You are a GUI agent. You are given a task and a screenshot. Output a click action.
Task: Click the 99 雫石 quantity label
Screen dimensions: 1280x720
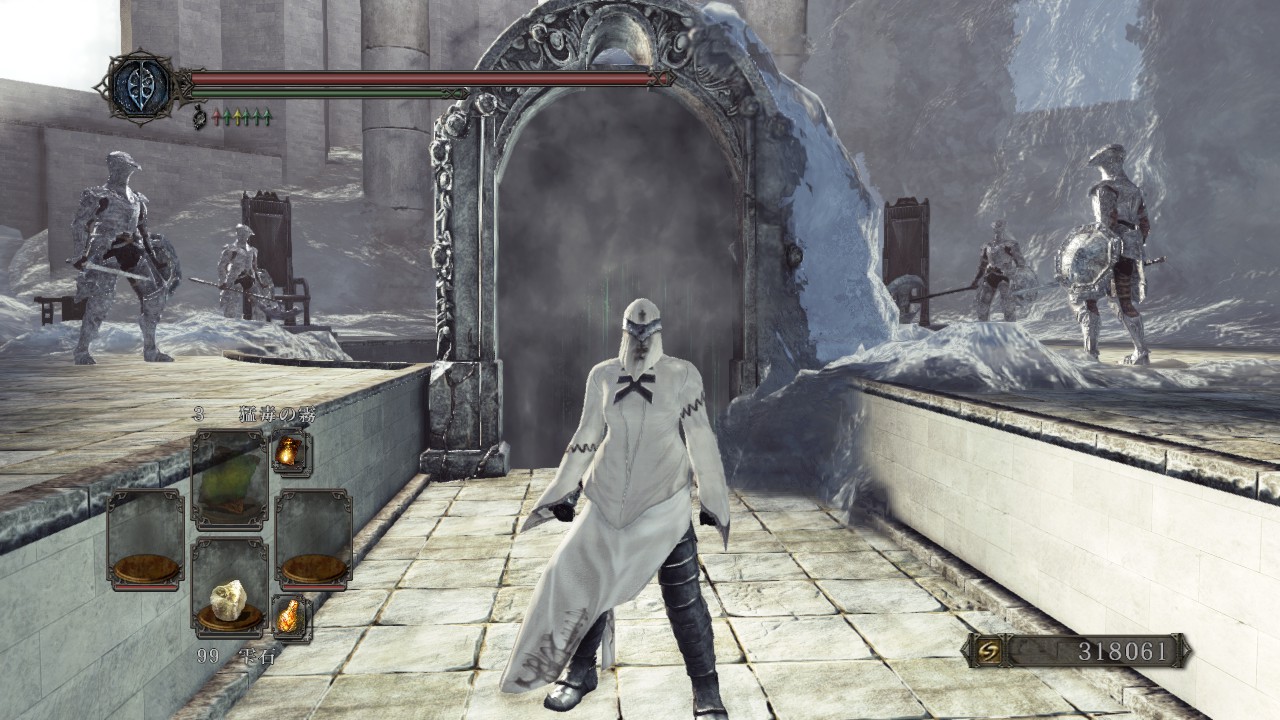(238, 655)
